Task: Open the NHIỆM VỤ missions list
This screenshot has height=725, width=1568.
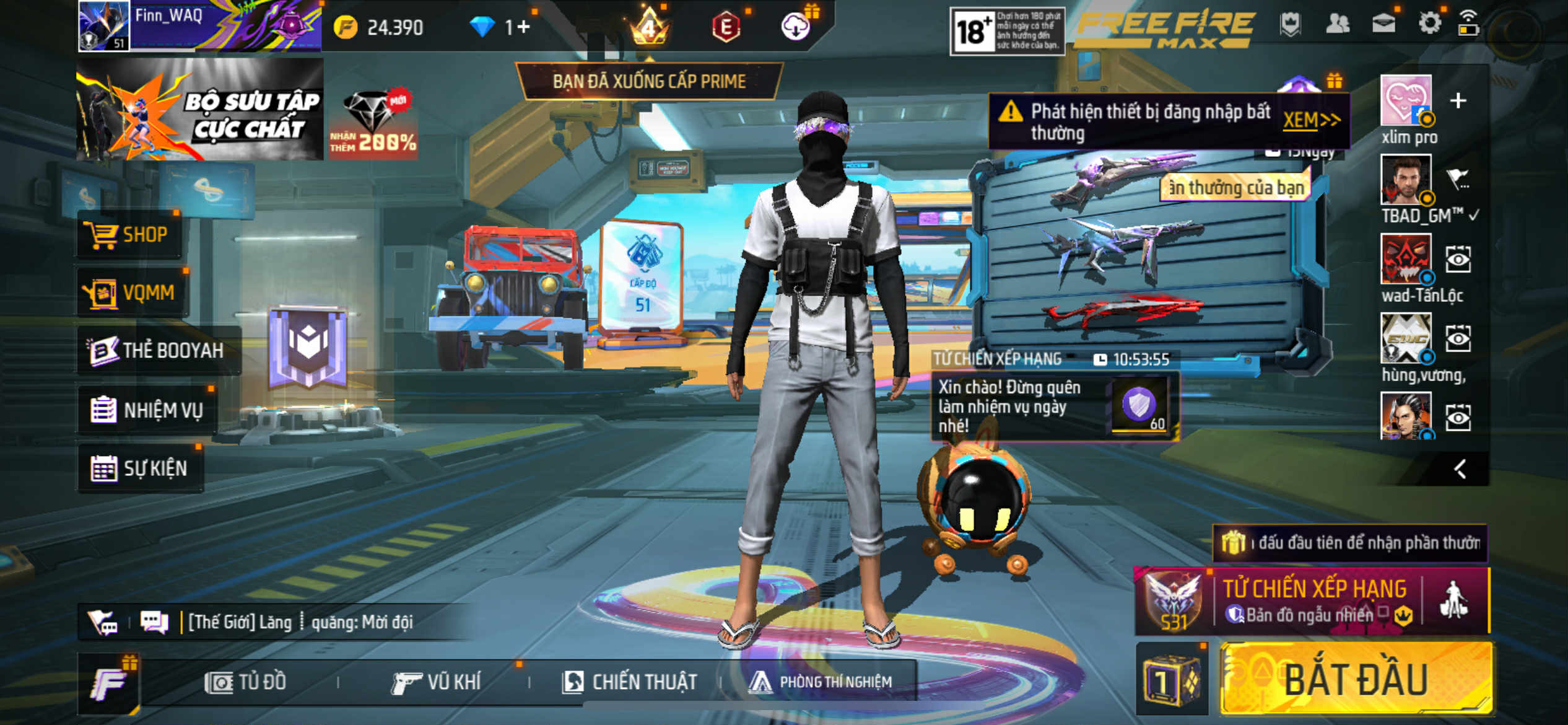Action: [x=147, y=410]
